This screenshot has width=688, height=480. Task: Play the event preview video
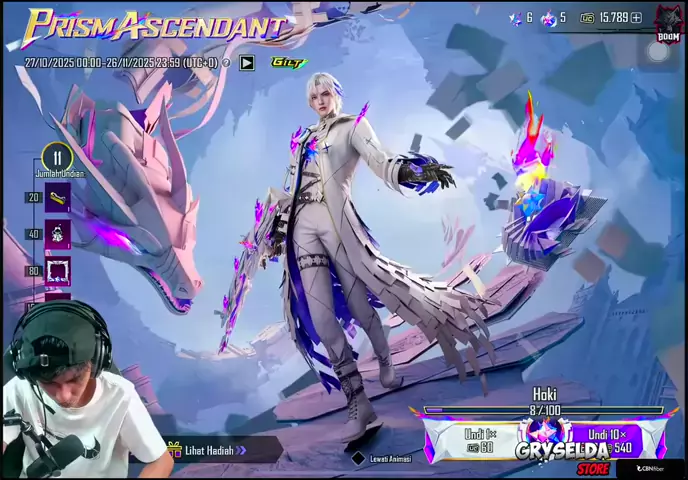(x=247, y=63)
